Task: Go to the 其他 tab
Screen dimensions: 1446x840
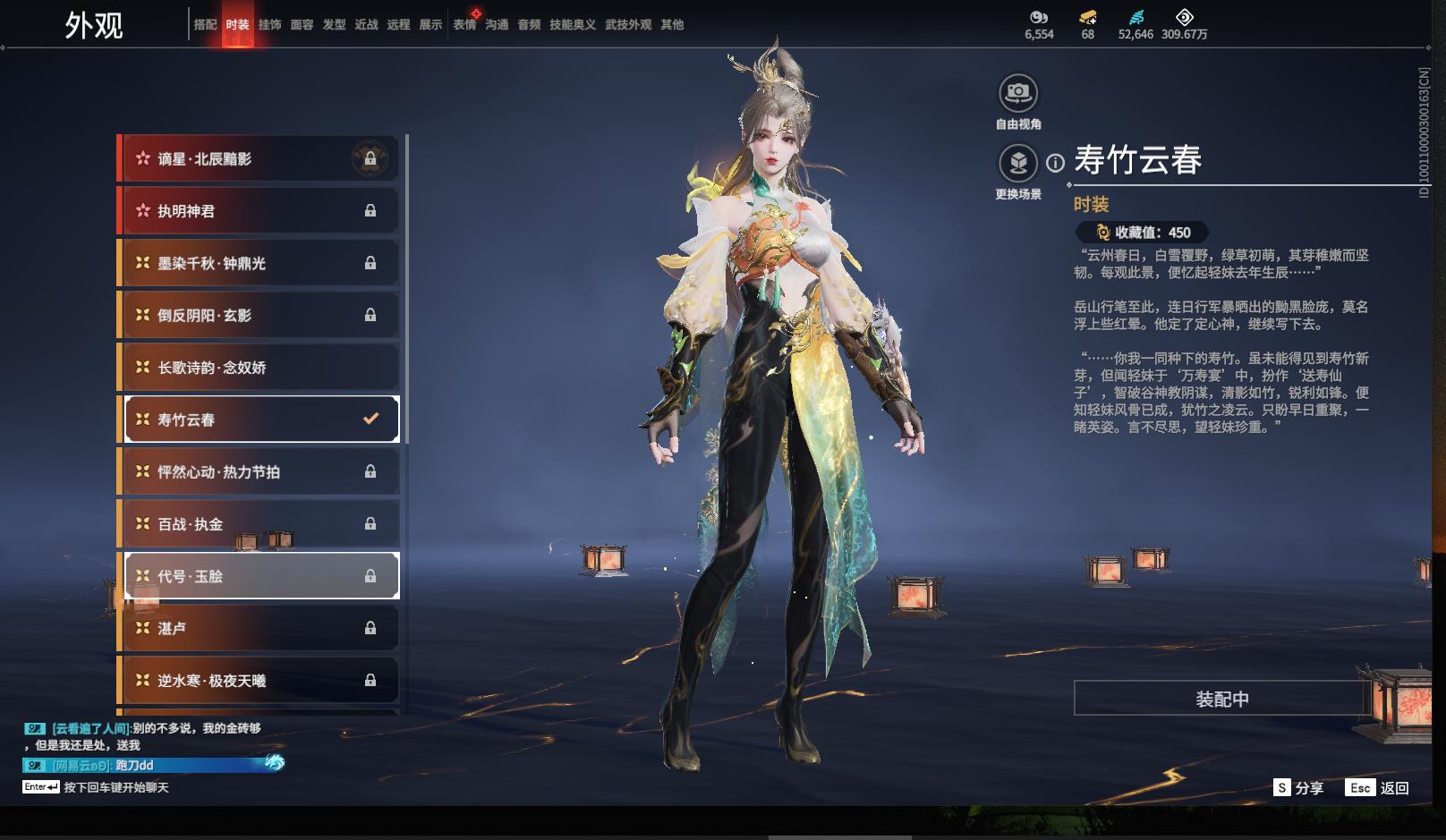Action: pos(672,25)
